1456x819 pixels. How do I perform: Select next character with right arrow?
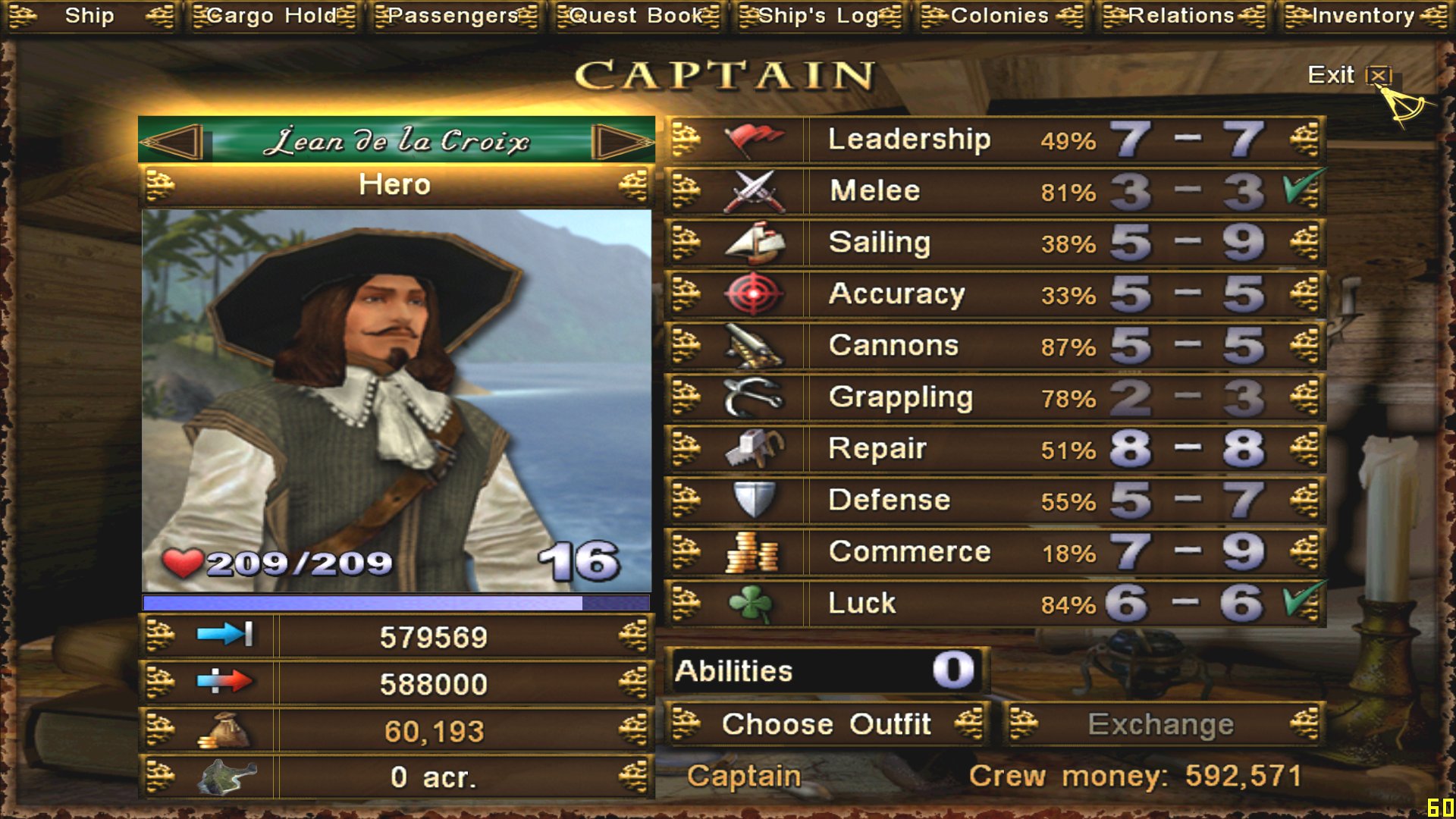point(620,142)
